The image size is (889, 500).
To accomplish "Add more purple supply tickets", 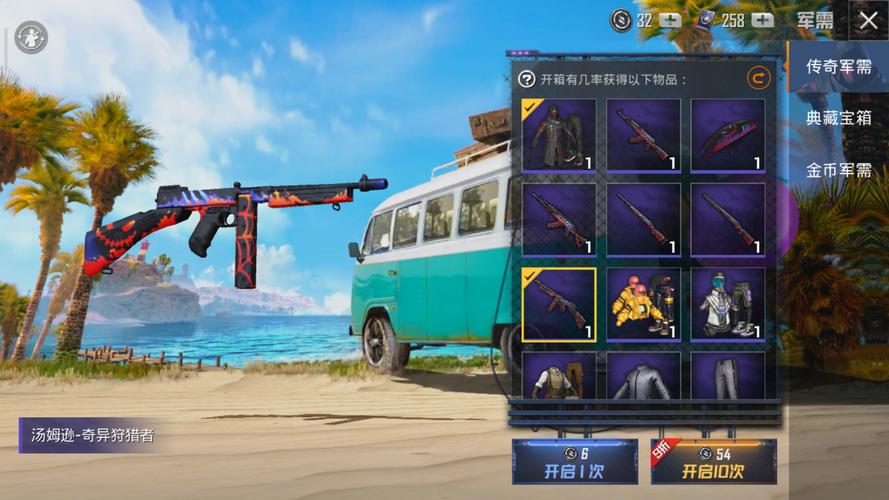I will click(x=764, y=20).
